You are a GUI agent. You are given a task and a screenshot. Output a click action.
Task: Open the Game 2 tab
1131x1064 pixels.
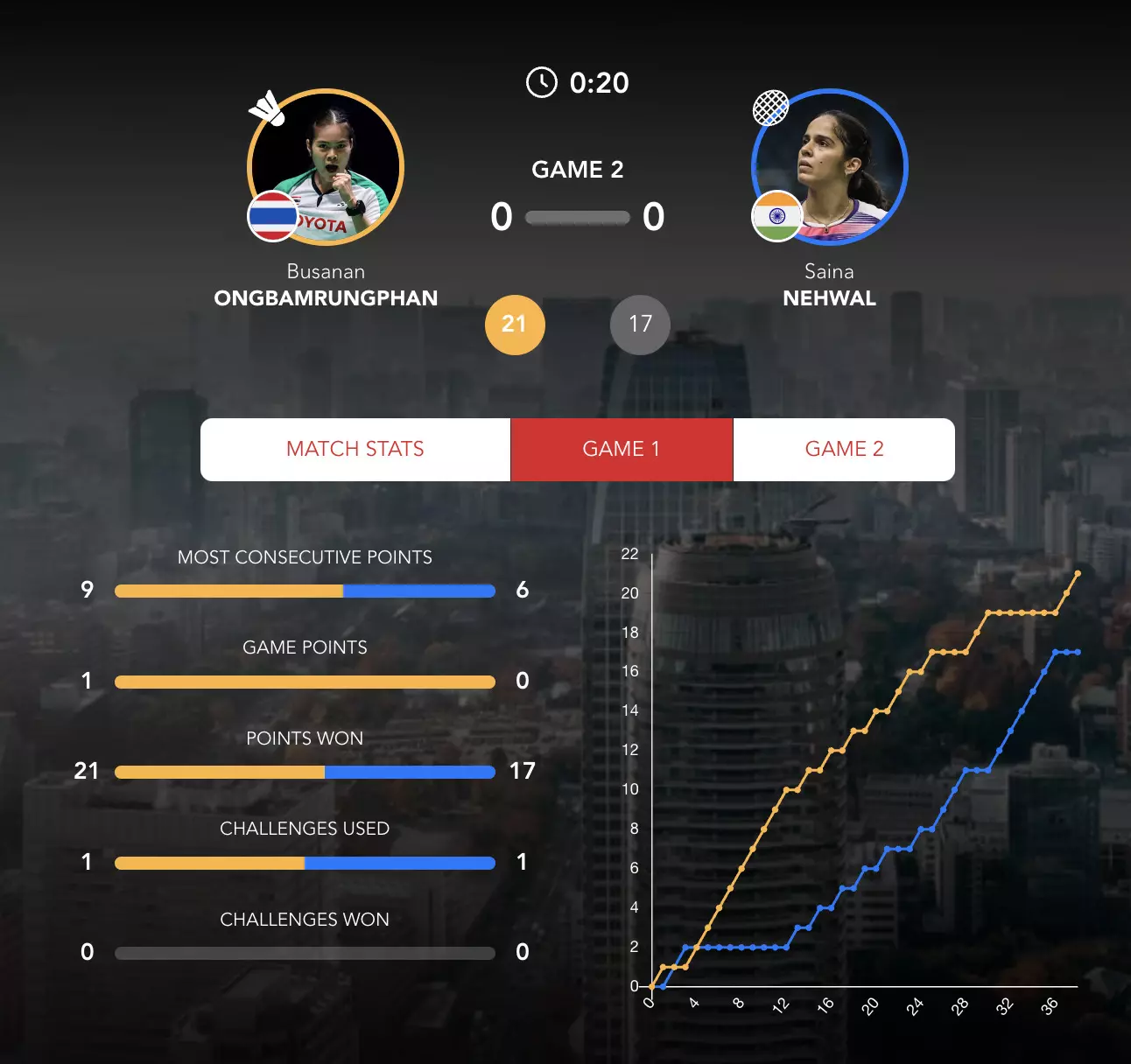pyautogui.click(x=844, y=449)
